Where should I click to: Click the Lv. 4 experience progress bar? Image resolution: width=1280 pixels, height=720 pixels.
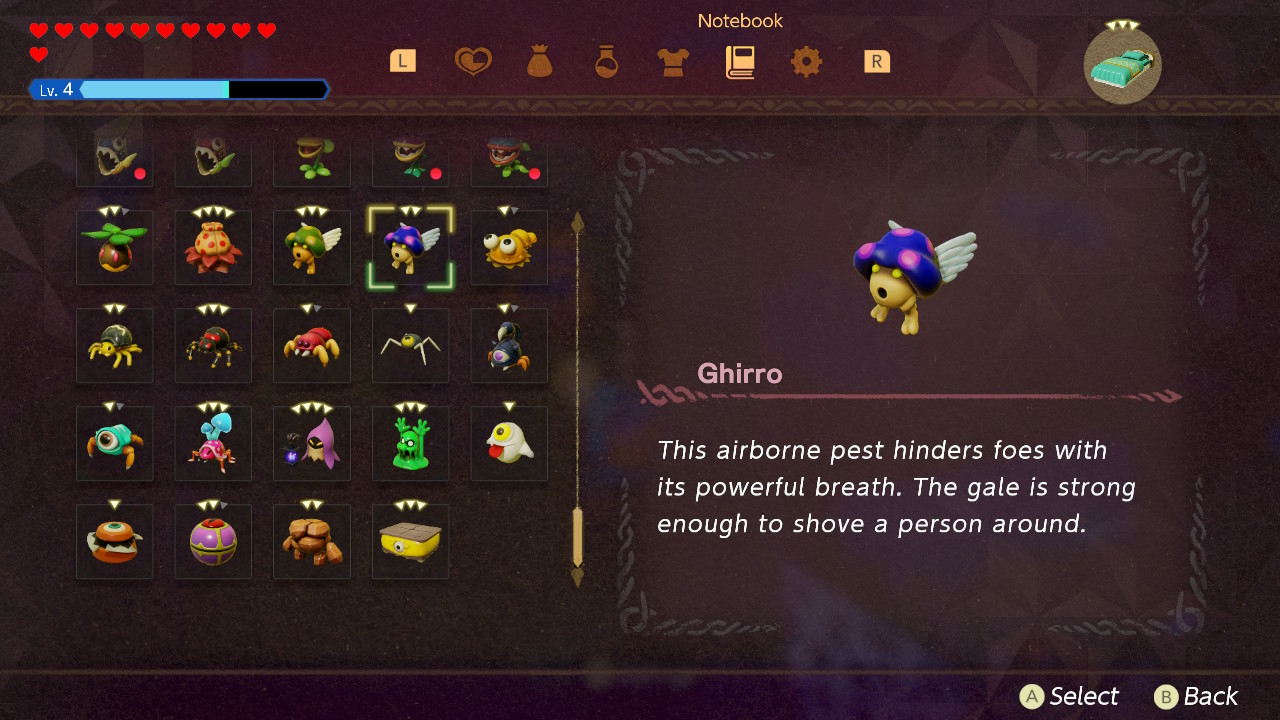pos(180,89)
